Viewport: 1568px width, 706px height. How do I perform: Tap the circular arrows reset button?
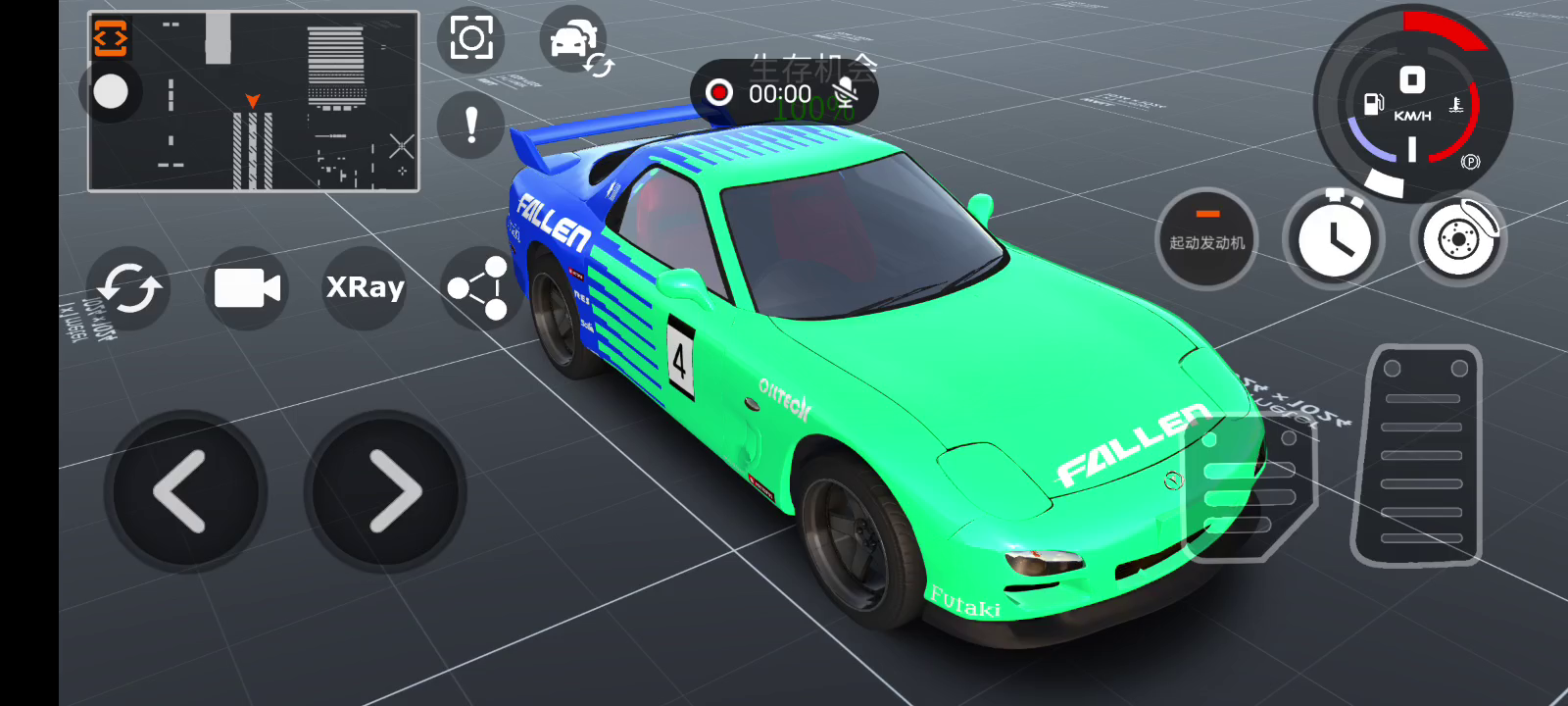pos(128,288)
